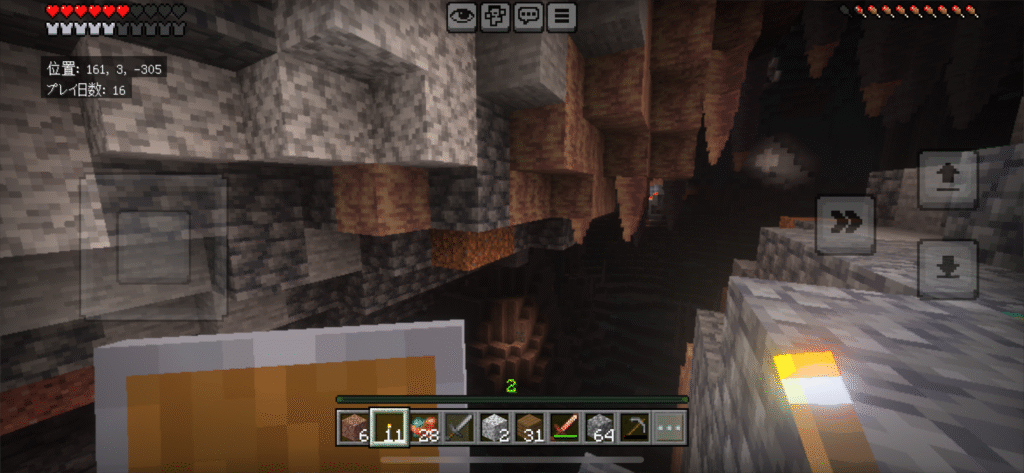Select the candle slot with 11
Screen dimensions: 1024x473
click(388, 427)
